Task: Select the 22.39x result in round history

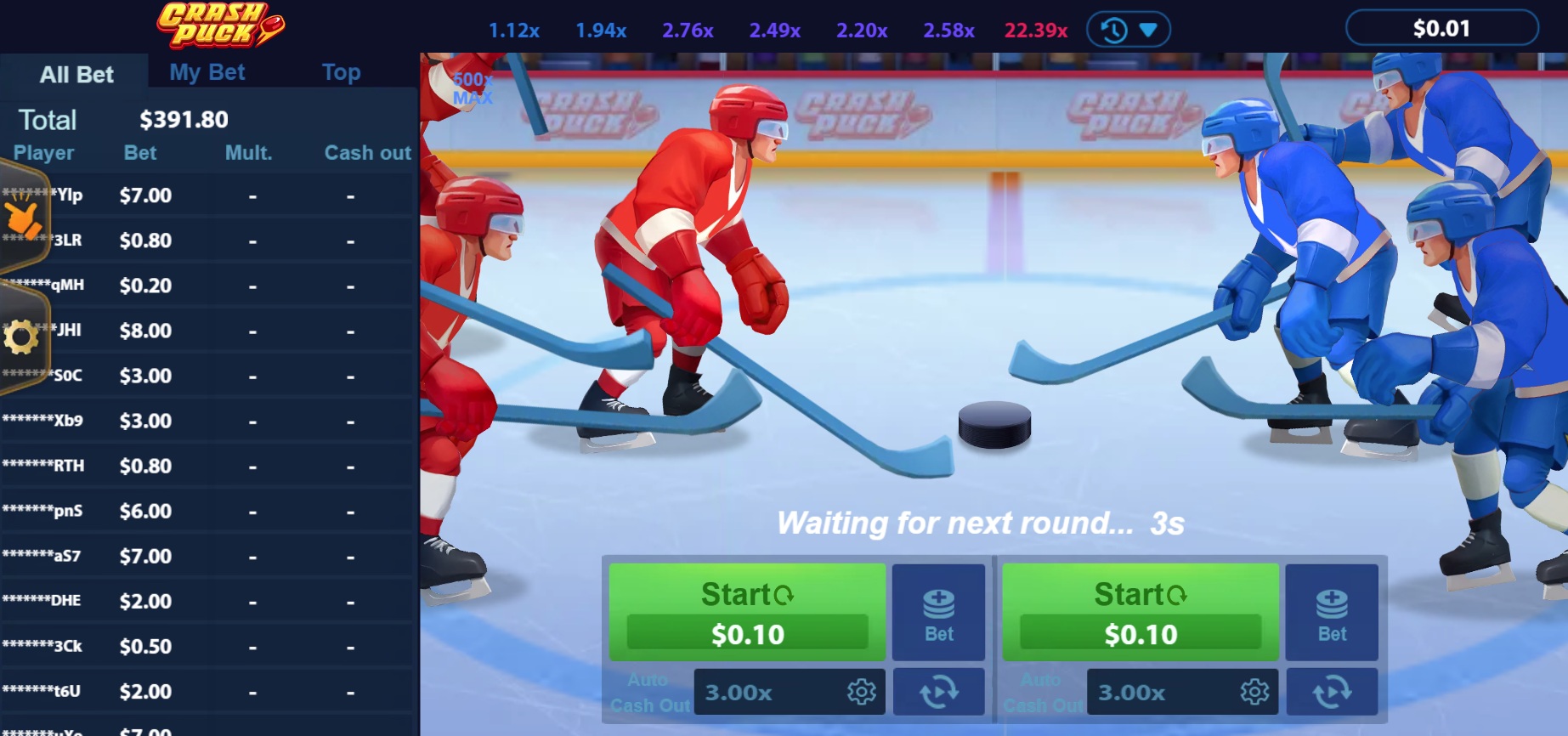Action: (1035, 31)
